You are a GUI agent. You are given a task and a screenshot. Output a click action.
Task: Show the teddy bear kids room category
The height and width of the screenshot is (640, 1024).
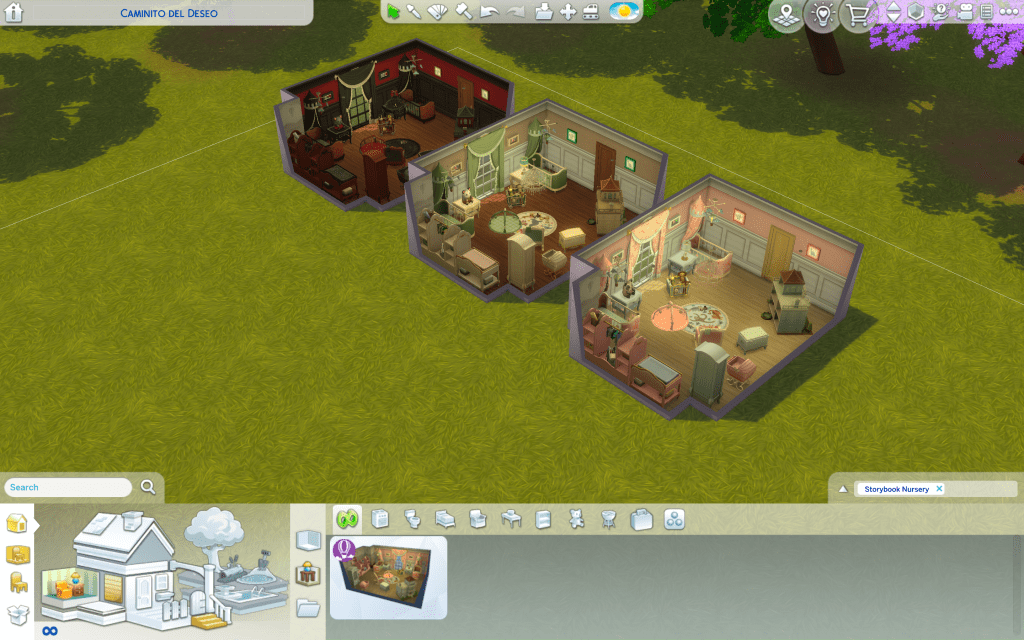point(575,519)
